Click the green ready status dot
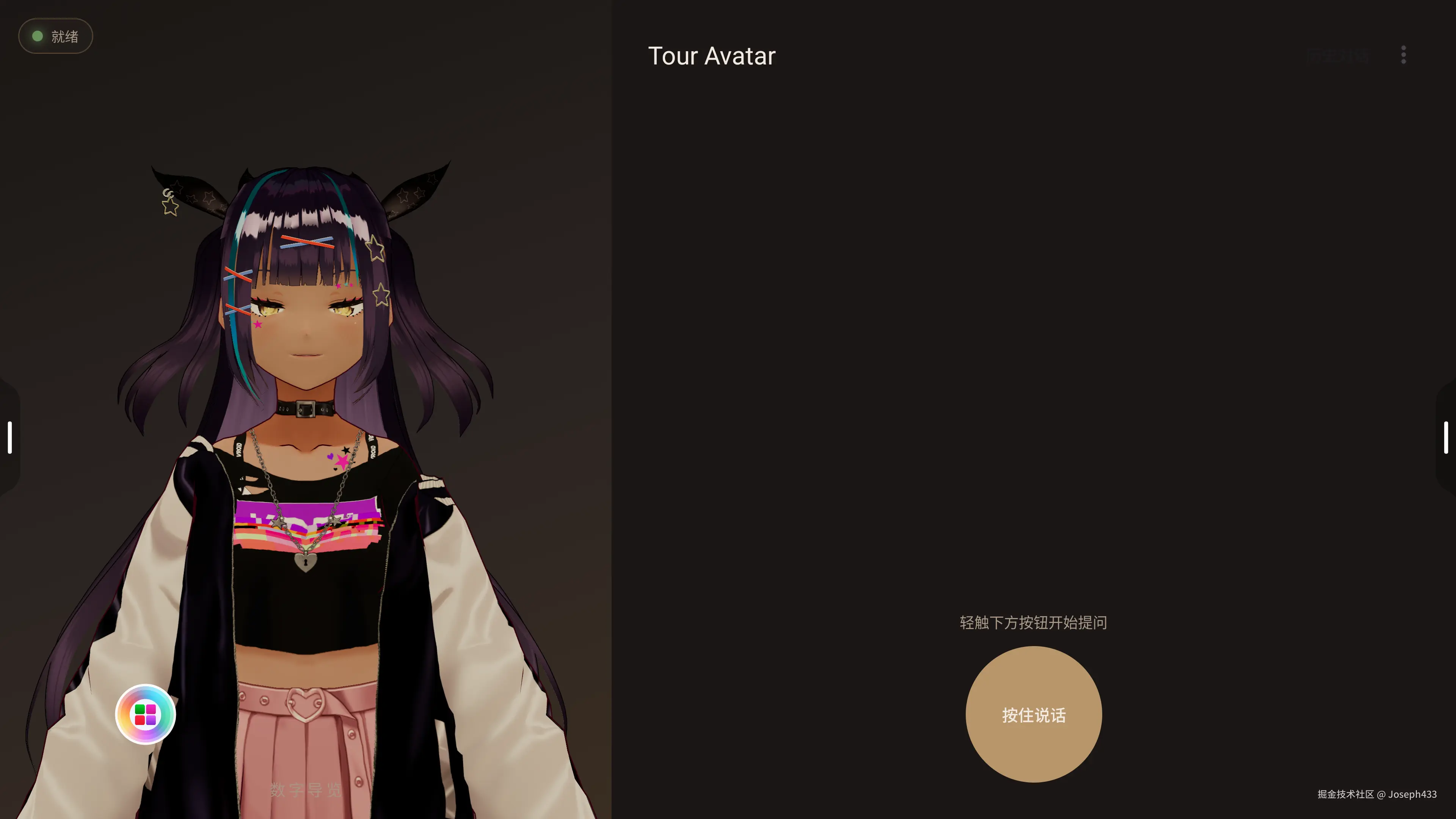 (37, 36)
